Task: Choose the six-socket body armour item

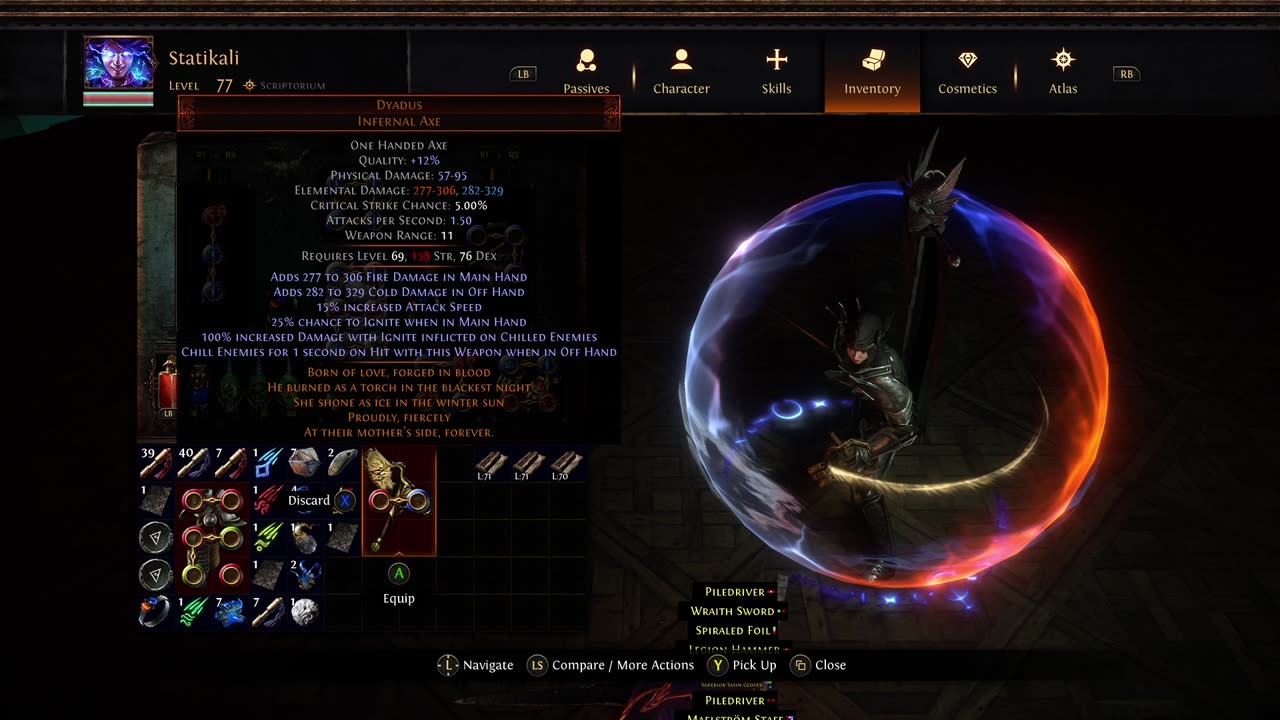Action: click(211, 537)
